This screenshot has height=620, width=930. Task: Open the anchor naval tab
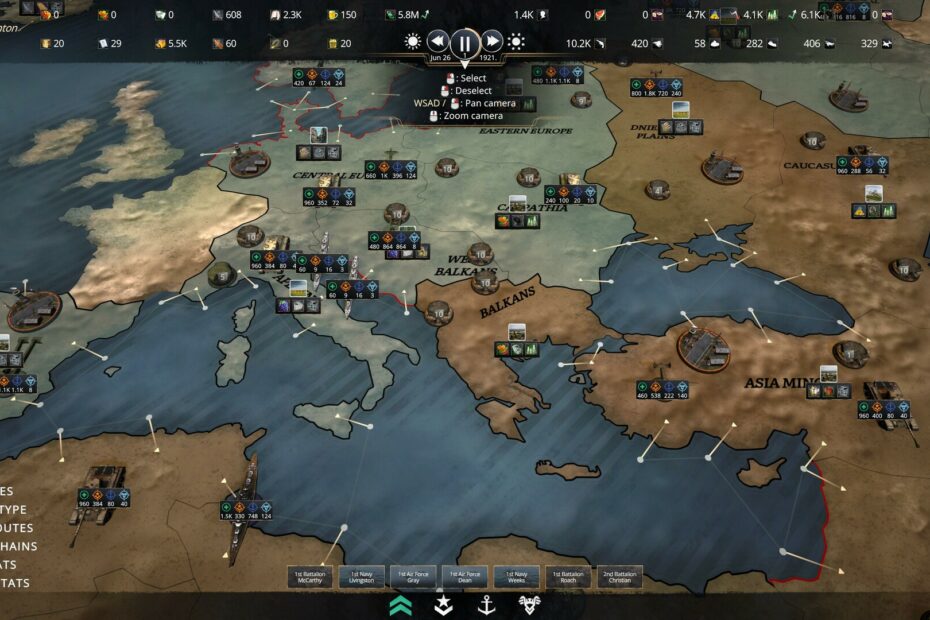click(x=487, y=604)
